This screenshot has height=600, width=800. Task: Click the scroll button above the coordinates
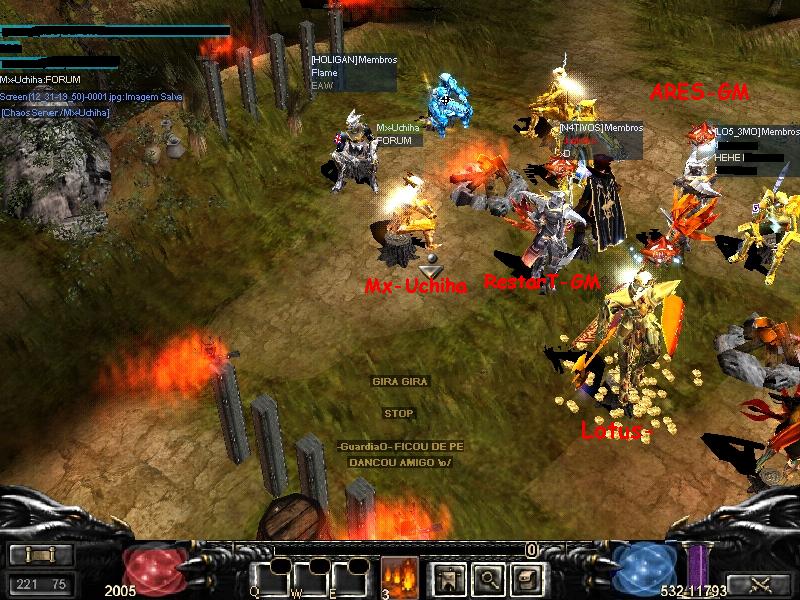coord(41,555)
